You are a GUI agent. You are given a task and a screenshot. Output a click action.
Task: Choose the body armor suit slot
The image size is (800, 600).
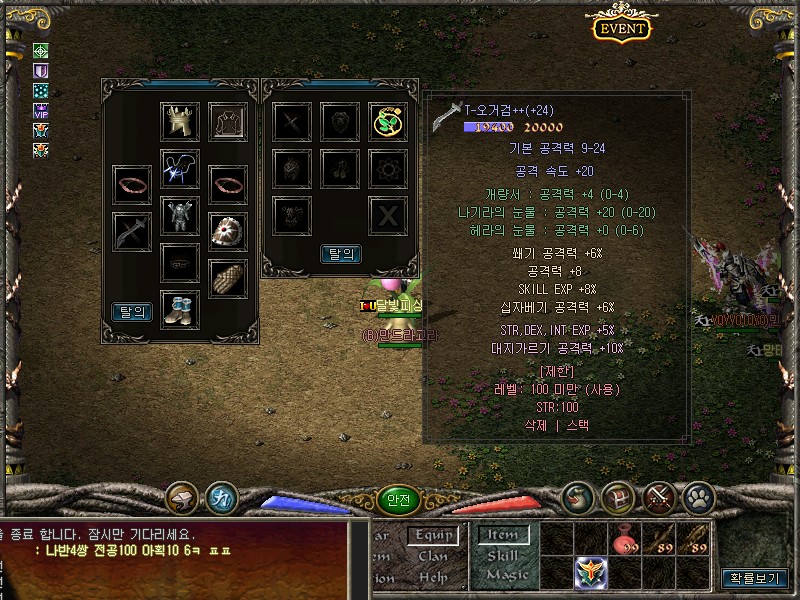tap(180, 215)
